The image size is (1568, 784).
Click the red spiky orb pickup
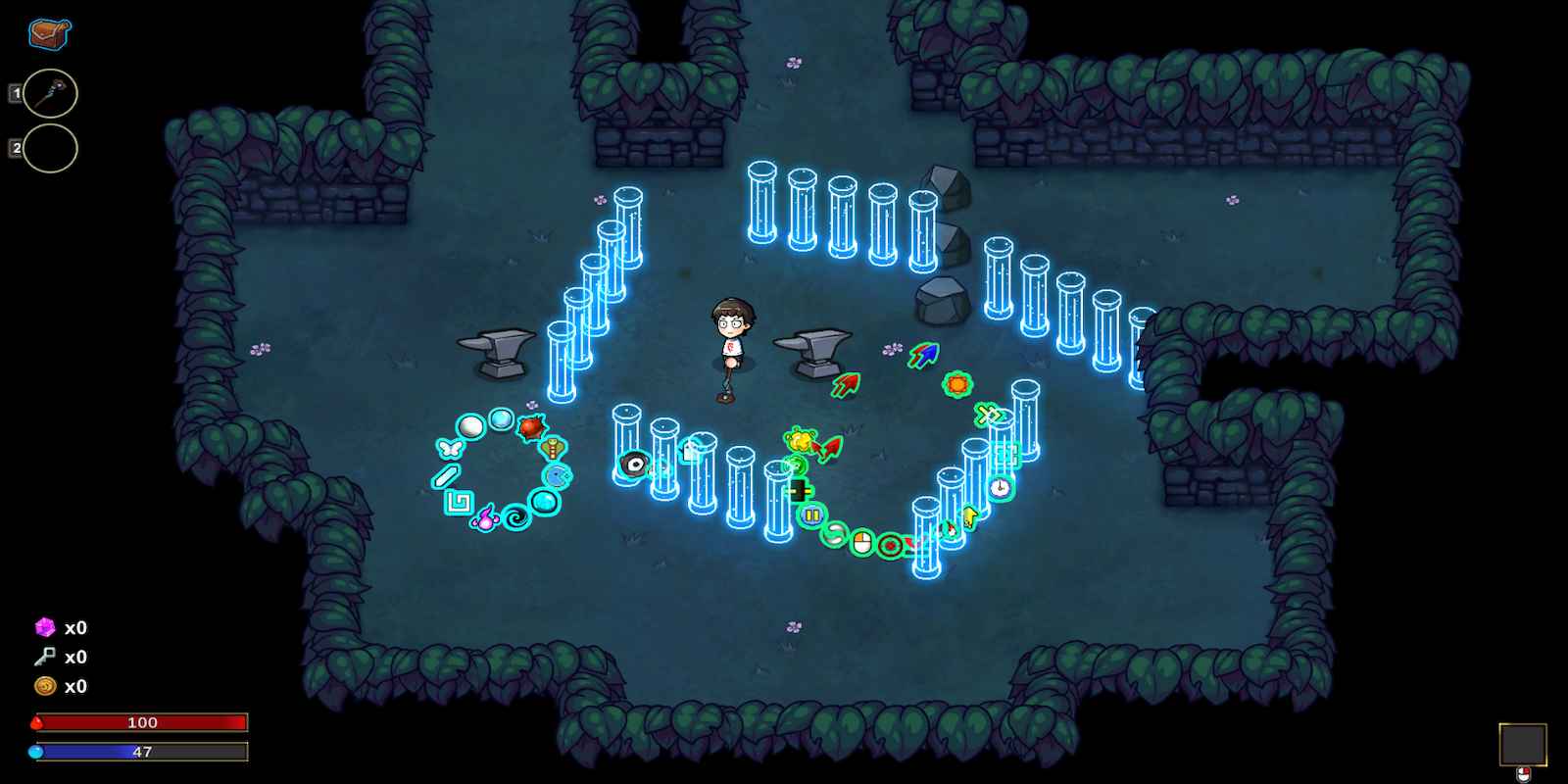click(532, 427)
